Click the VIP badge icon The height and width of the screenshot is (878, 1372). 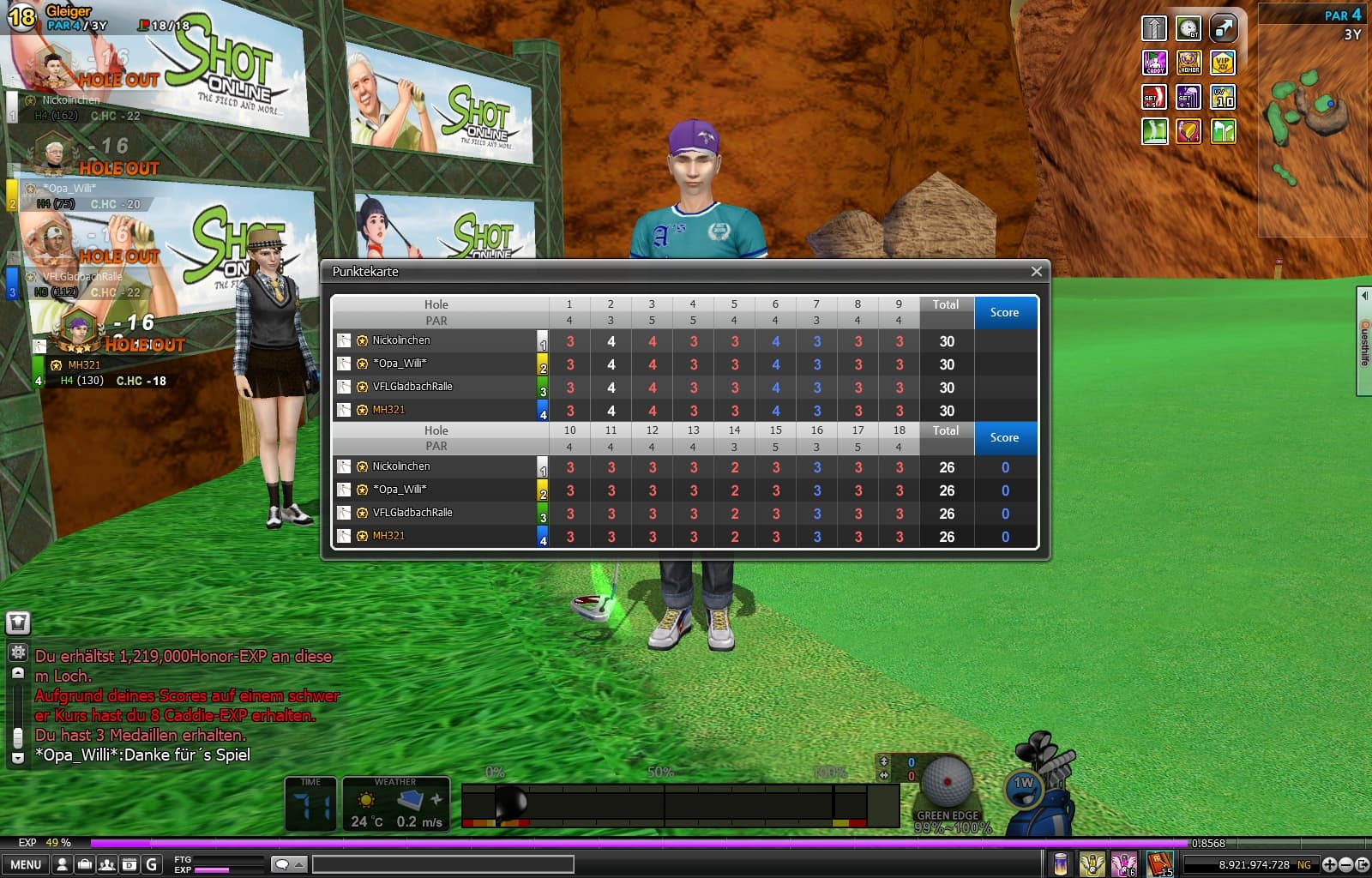point(1223,63)
